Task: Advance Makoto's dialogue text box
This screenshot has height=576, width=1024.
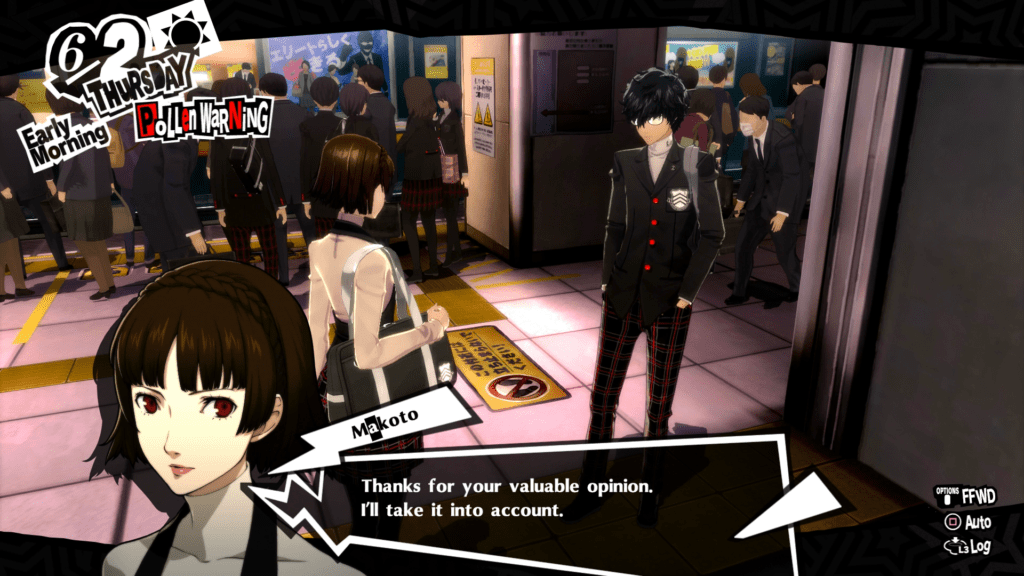Action: click(x=560, y=498)
